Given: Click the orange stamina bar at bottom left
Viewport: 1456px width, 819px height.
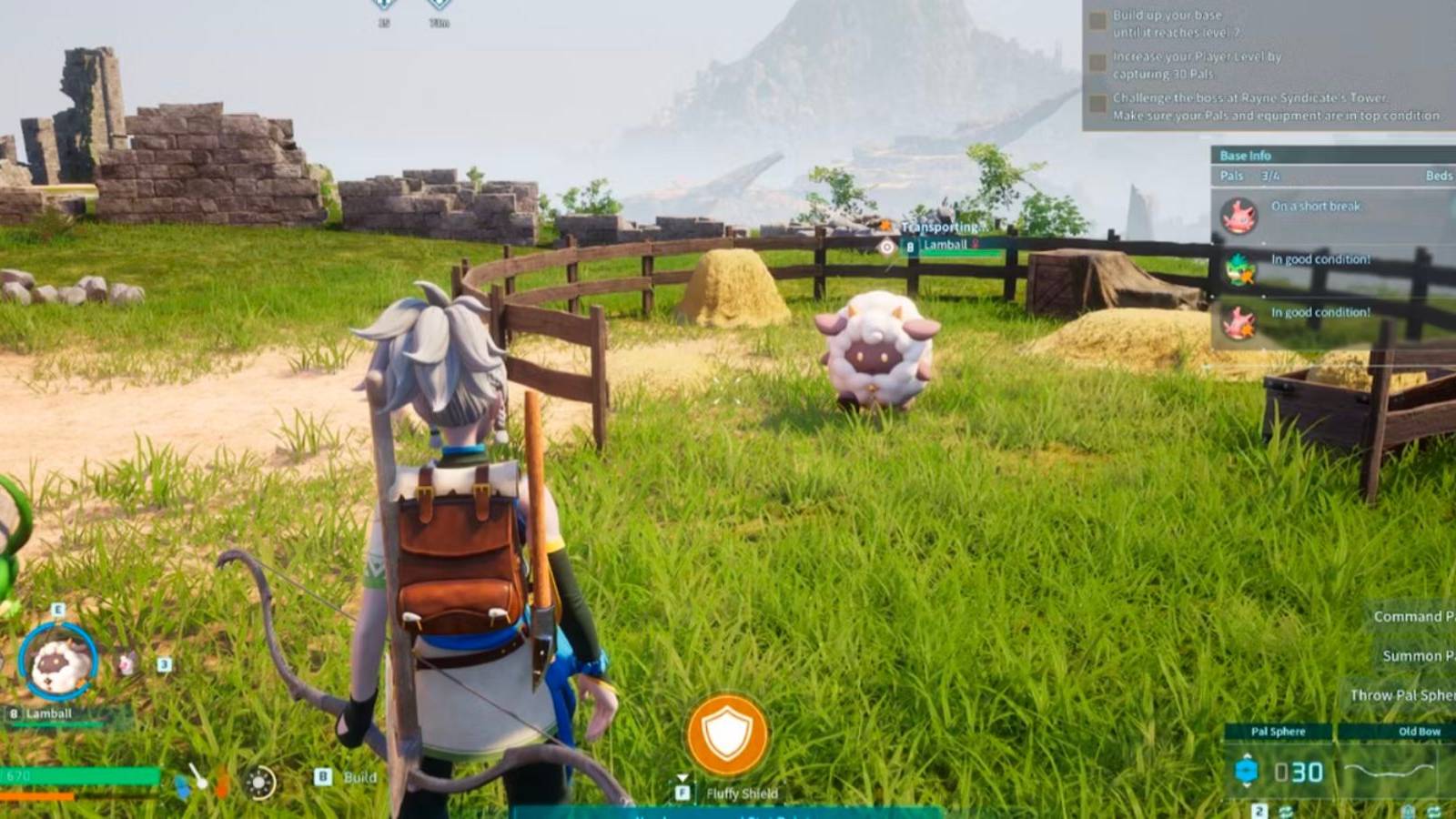Looking at the screenshot, I should coord(36,797).
